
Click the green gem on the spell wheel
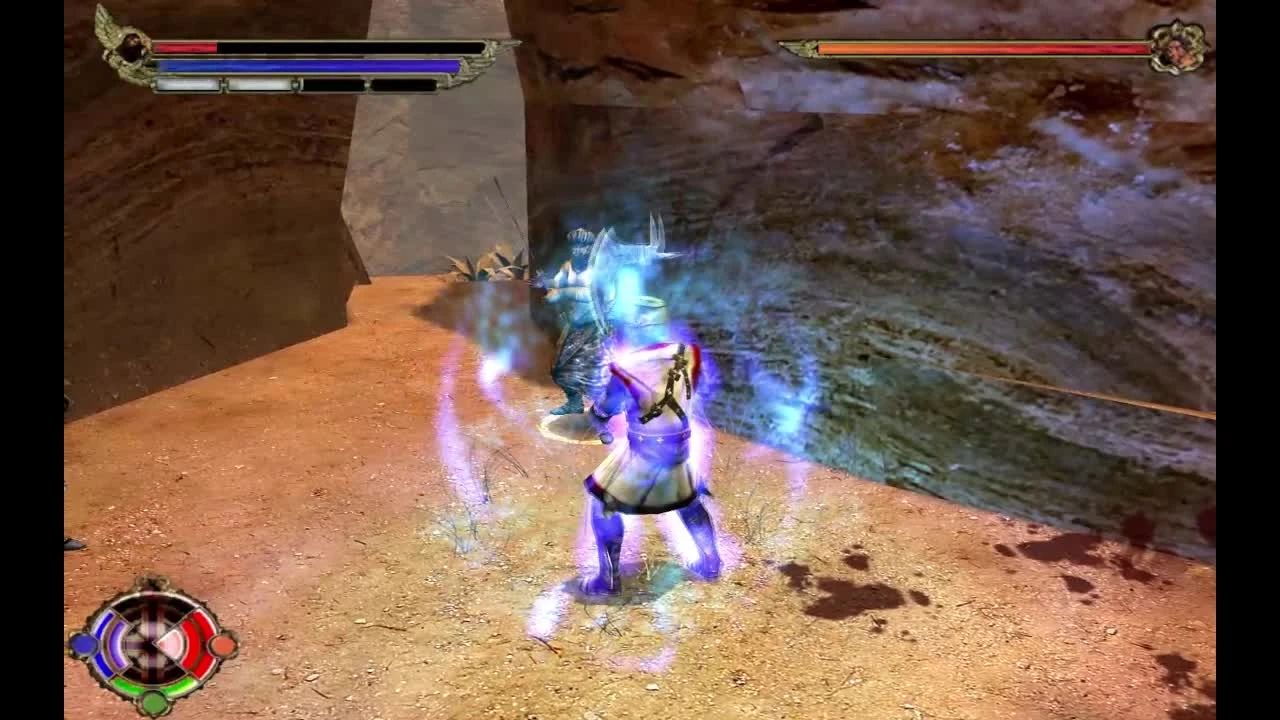(x=153, y=702)
